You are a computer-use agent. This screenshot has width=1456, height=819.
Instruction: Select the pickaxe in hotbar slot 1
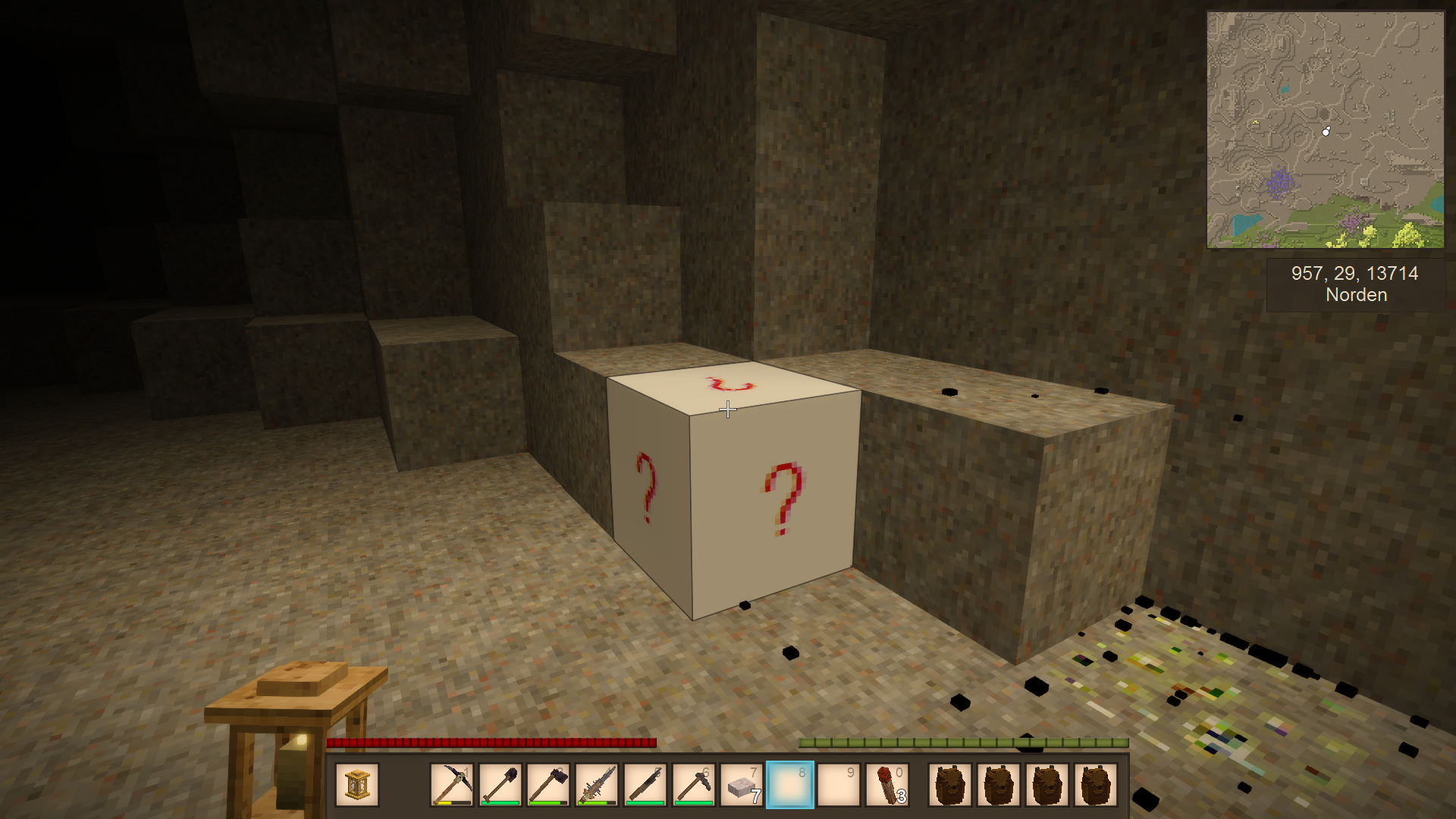tap(452, 784)
